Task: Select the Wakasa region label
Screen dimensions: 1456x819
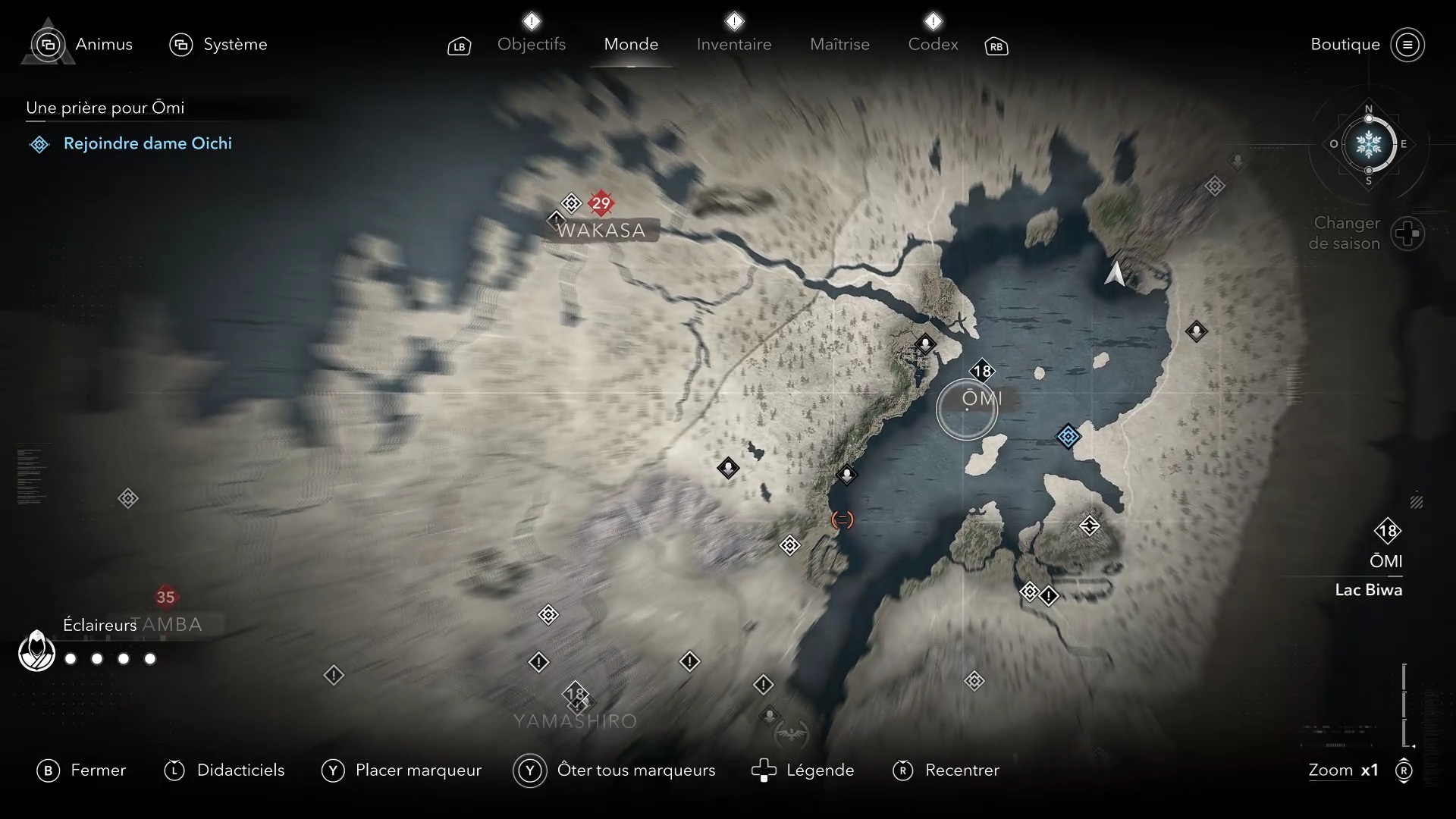Action: 601,230
